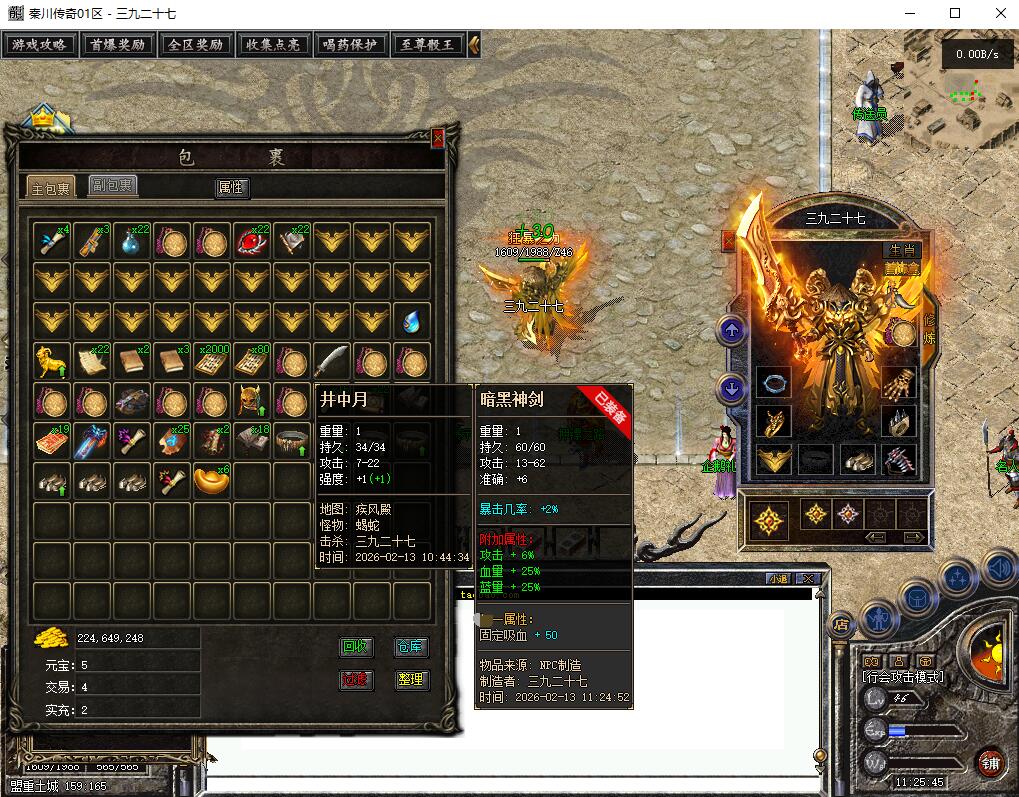The image size is (1019, 797).
Task: Select the blue potion flask slot
Action: [132, 240]
